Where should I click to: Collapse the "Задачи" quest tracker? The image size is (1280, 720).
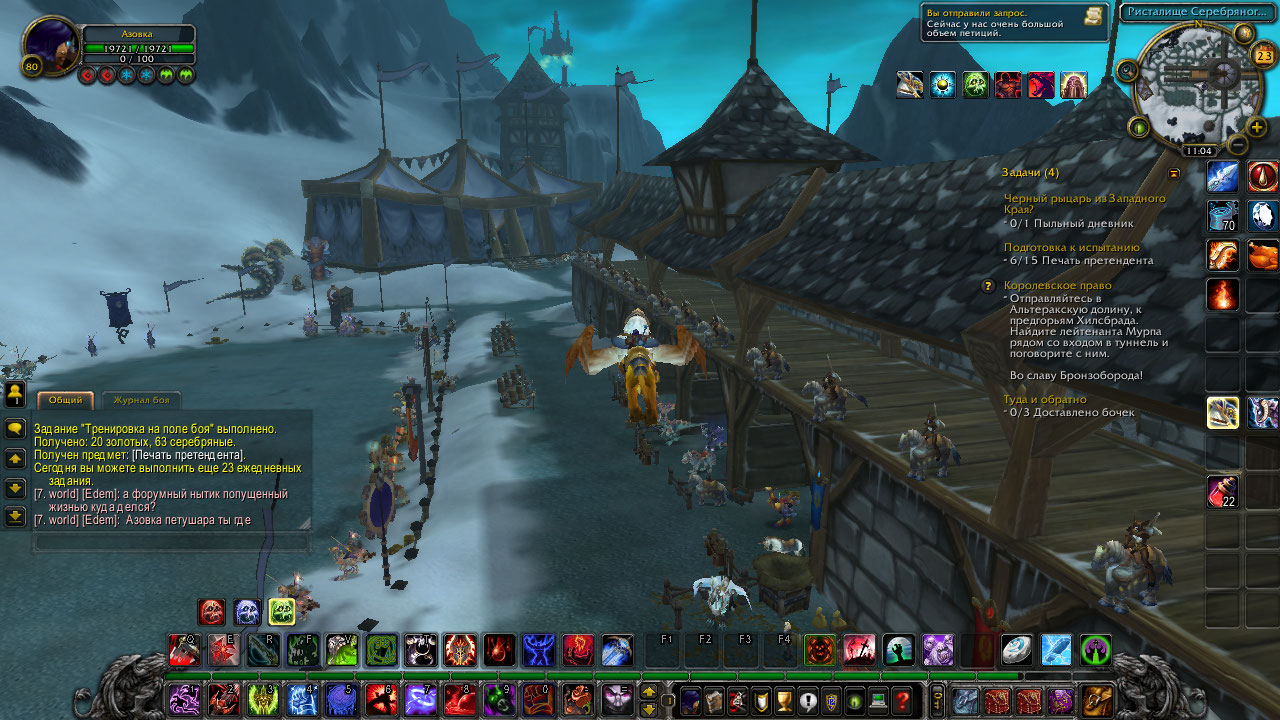(x=1174, y=173)
